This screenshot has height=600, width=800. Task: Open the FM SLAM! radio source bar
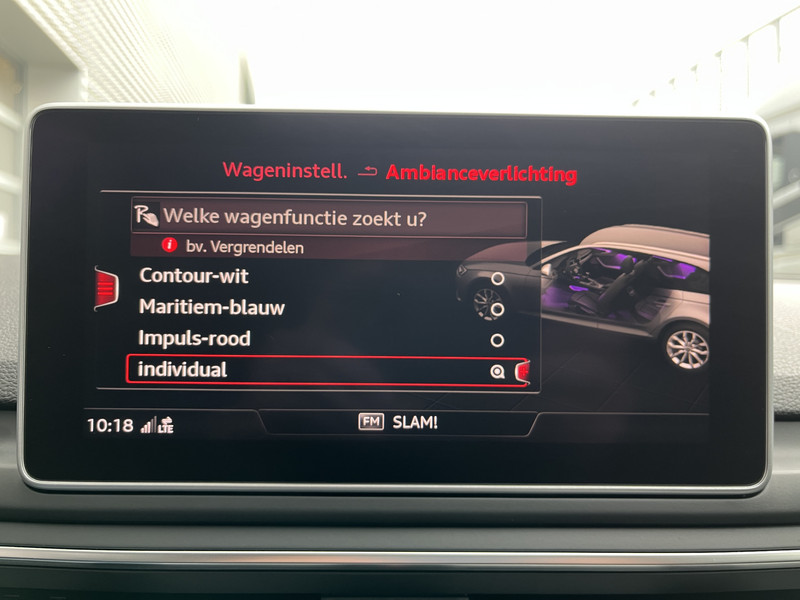[398, 423]
